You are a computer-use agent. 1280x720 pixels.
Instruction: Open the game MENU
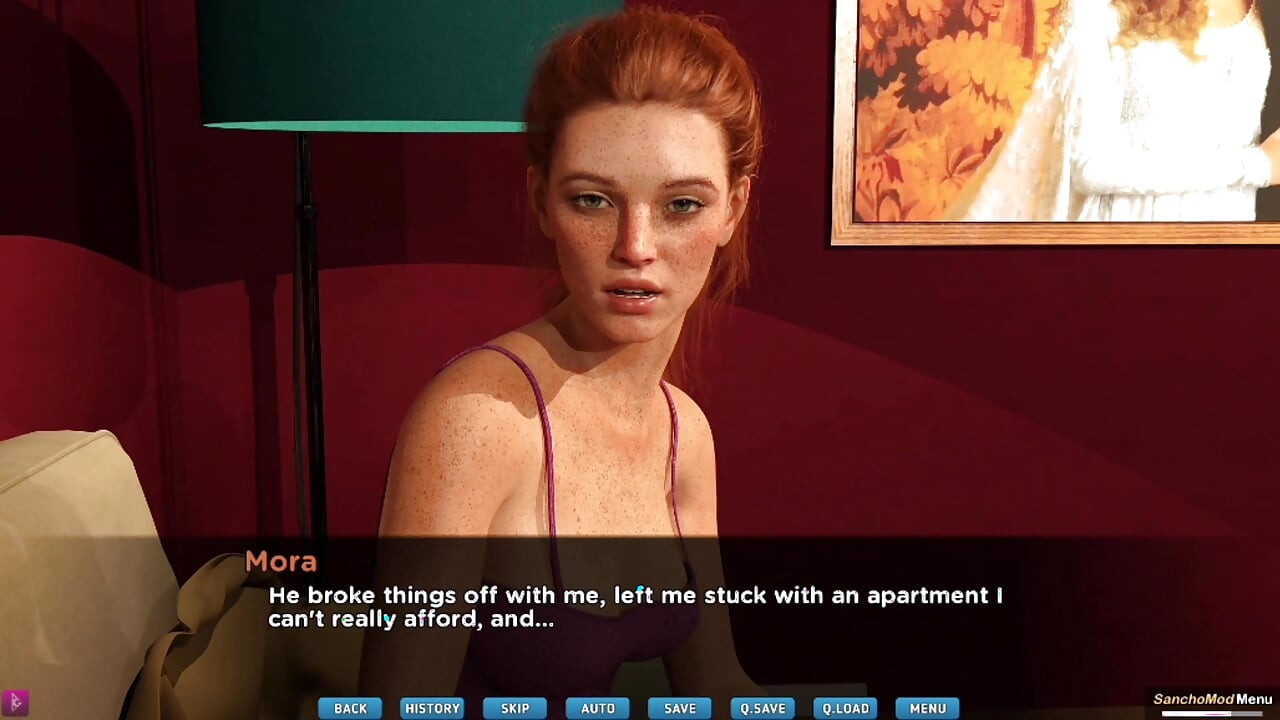click(925, 708)
